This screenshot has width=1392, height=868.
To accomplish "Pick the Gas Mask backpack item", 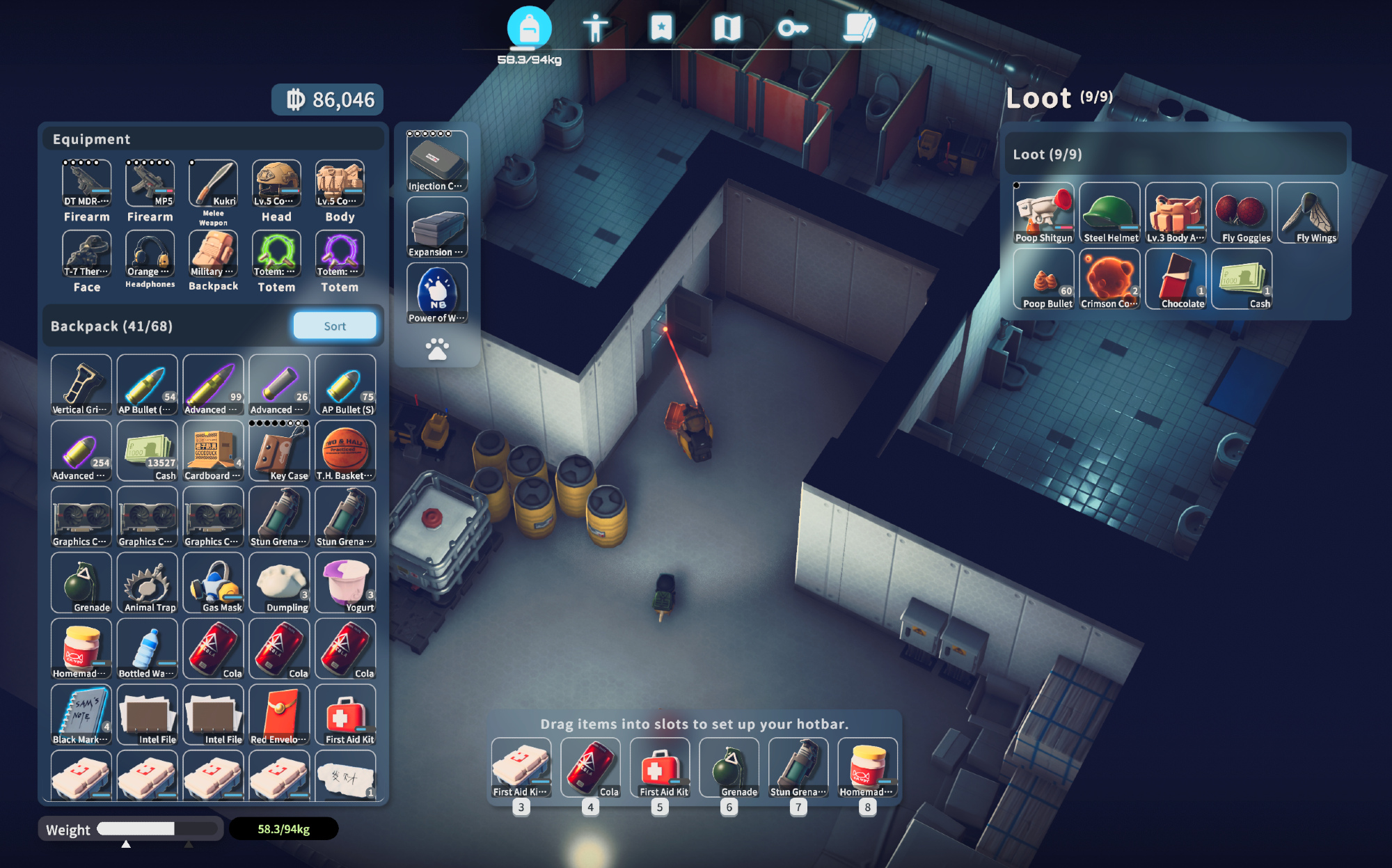I will [213, 583].
